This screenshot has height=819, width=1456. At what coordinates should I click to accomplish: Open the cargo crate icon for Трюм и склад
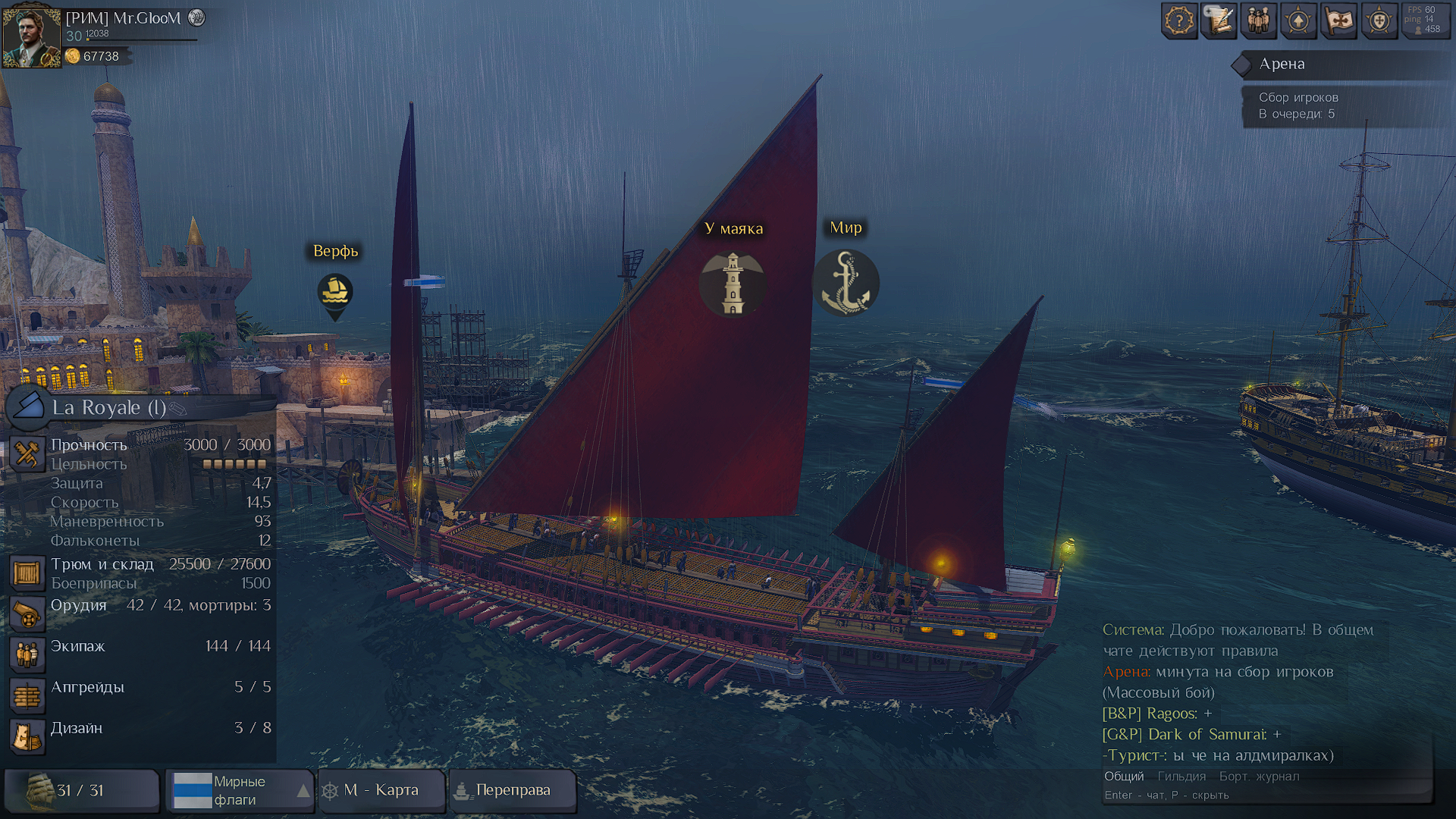[27, 573]
